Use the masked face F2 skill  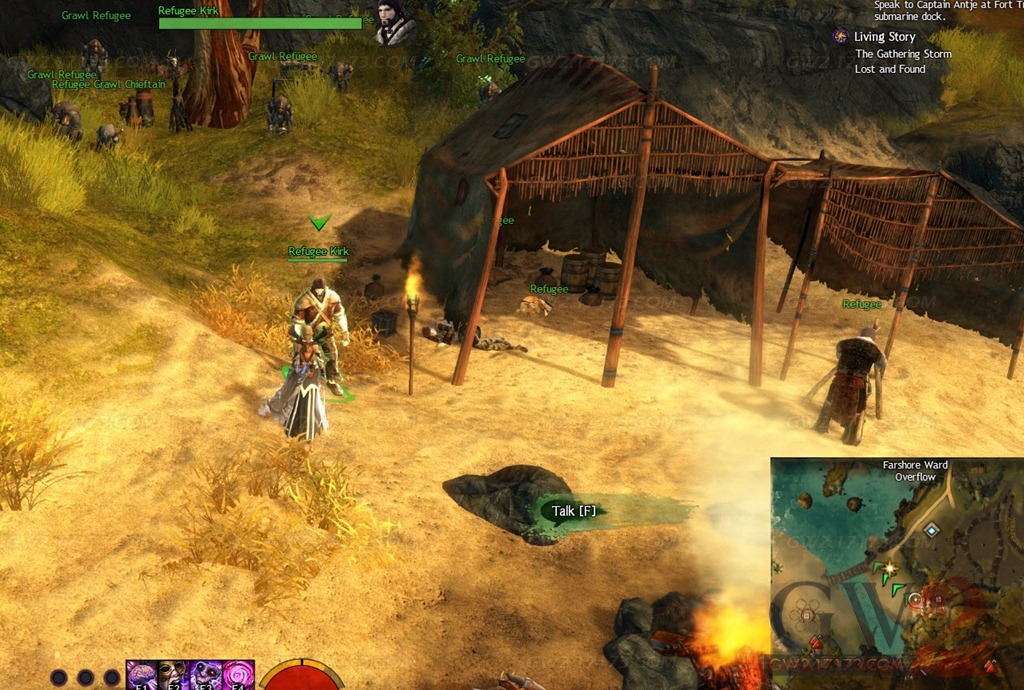[x=173, y=675]
